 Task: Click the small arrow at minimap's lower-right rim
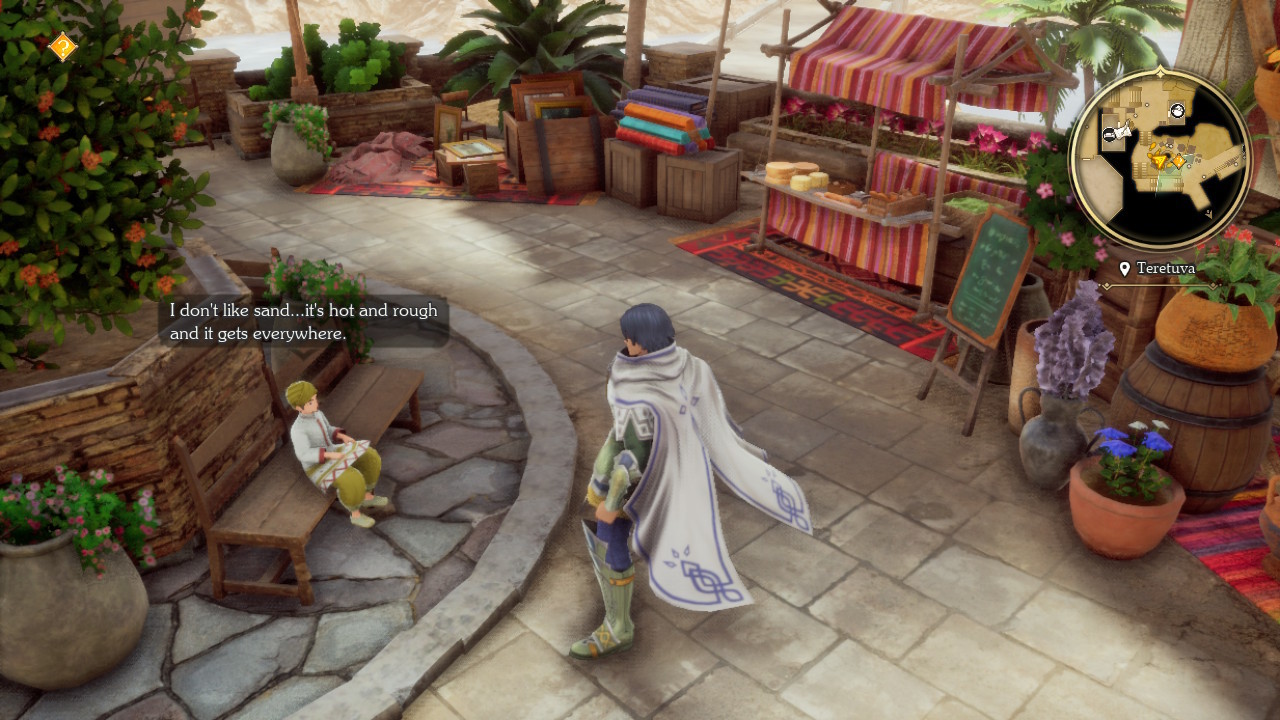pos(1208,213)
